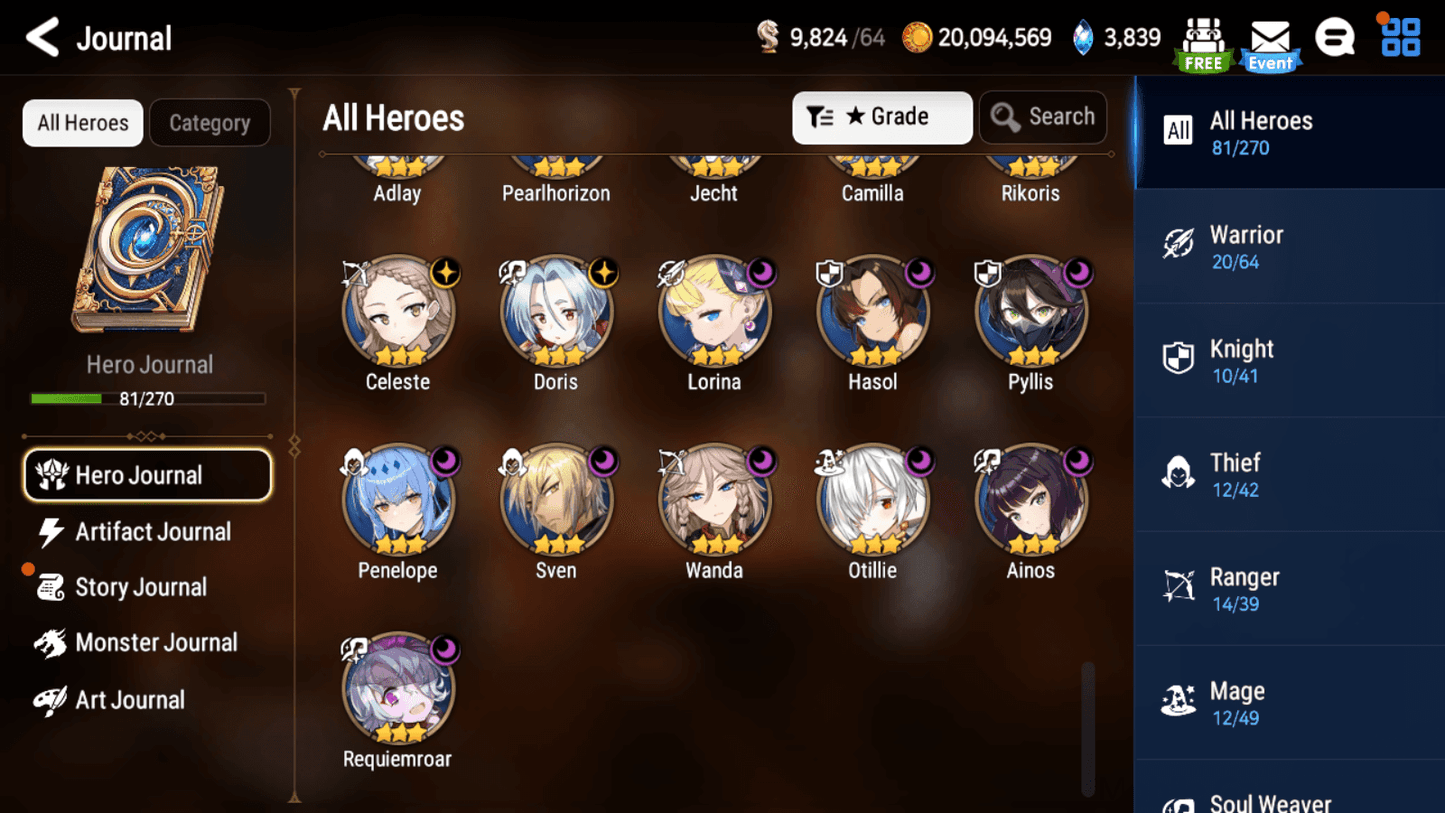Viewport: 1445px width, 813px height.
Task: Open the blue grid main menu
Action: tap(1400, 38)
